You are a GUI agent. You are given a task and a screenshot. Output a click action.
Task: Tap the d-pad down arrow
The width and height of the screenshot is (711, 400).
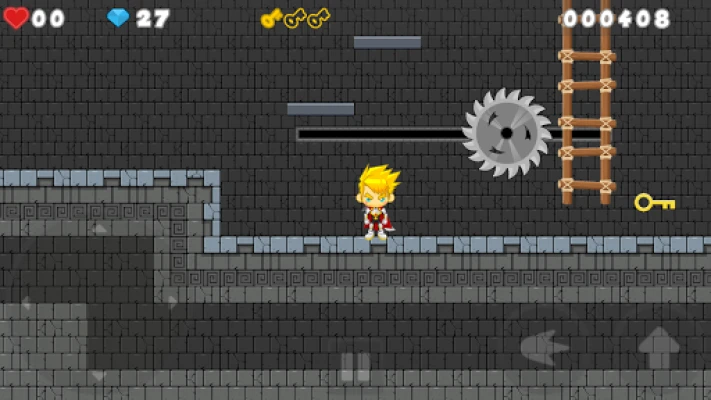tap(98, 374)
